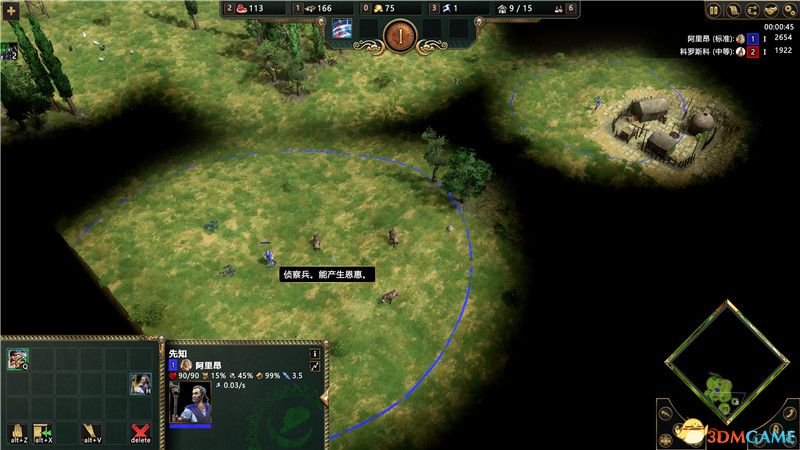This screenshot has height=450, width=800.
Task: Click the red X delete unit button
Action: tap(141, 431)
